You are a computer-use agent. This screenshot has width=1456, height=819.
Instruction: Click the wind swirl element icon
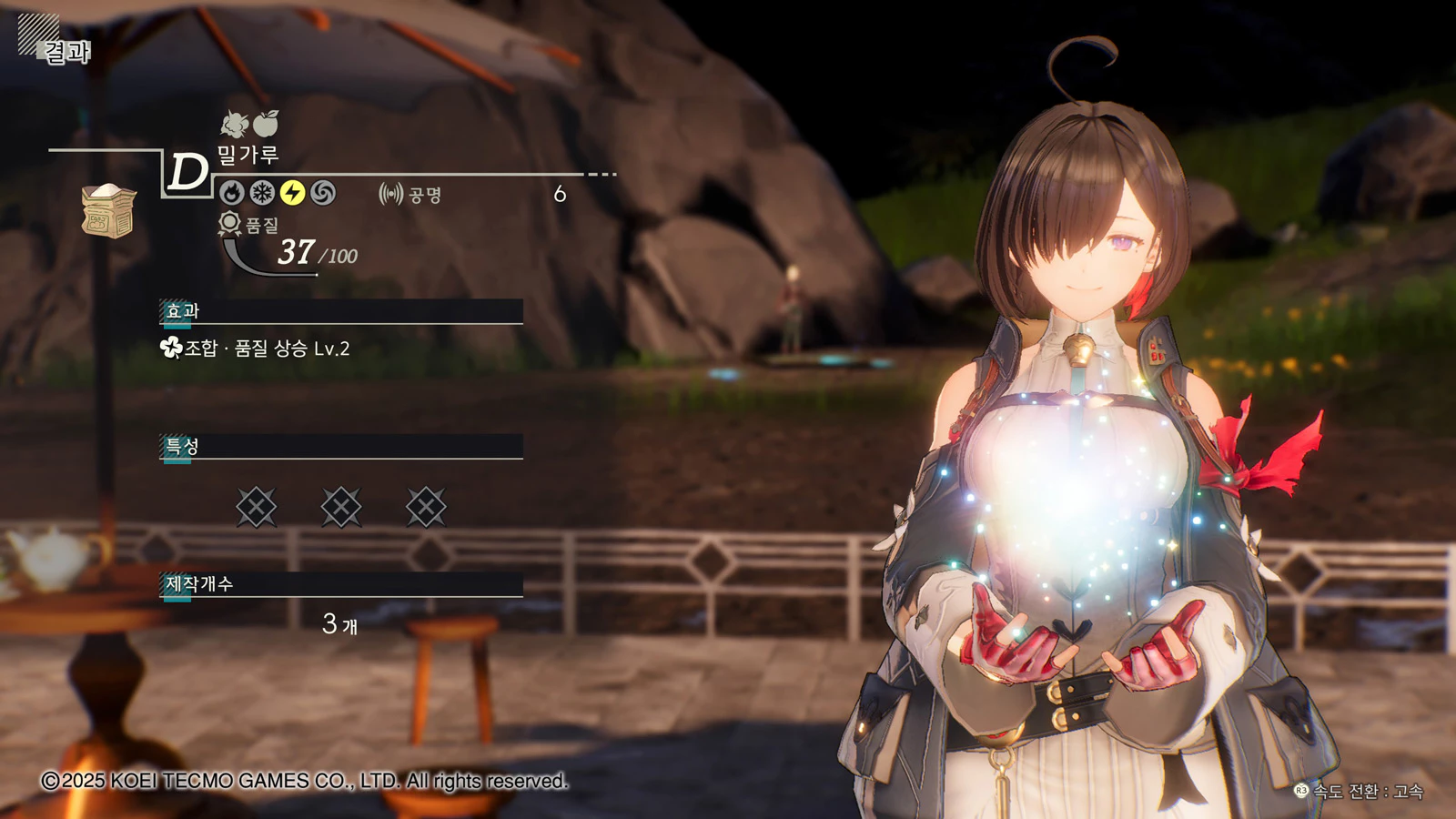coord(323,193)
